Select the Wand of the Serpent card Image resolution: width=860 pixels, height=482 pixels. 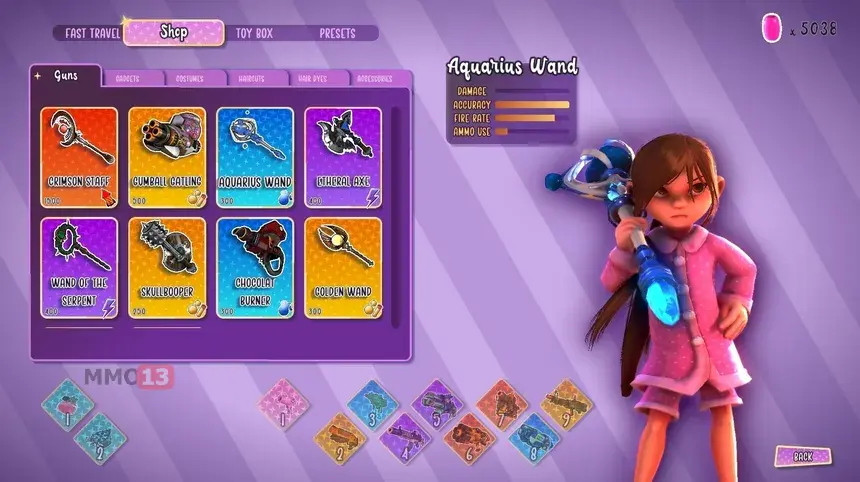tap(79, 267)
